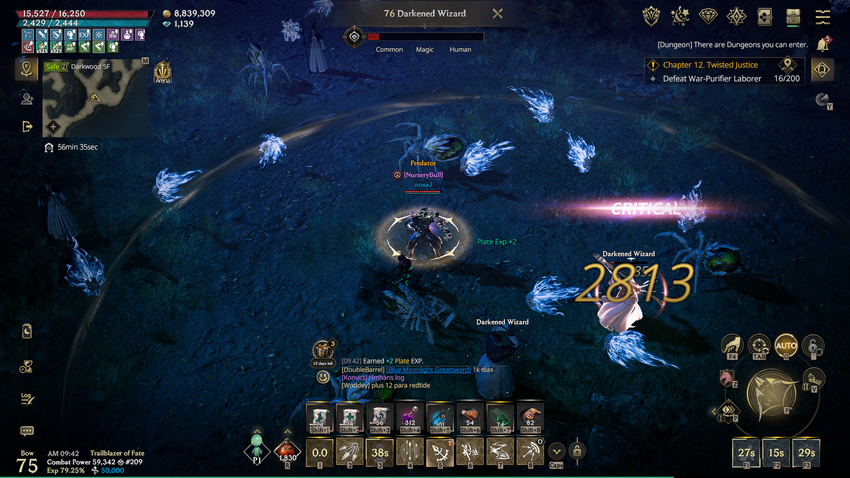Click the minimap plus zoom button
Screen dimensions: 850x478
pos(53,127)
